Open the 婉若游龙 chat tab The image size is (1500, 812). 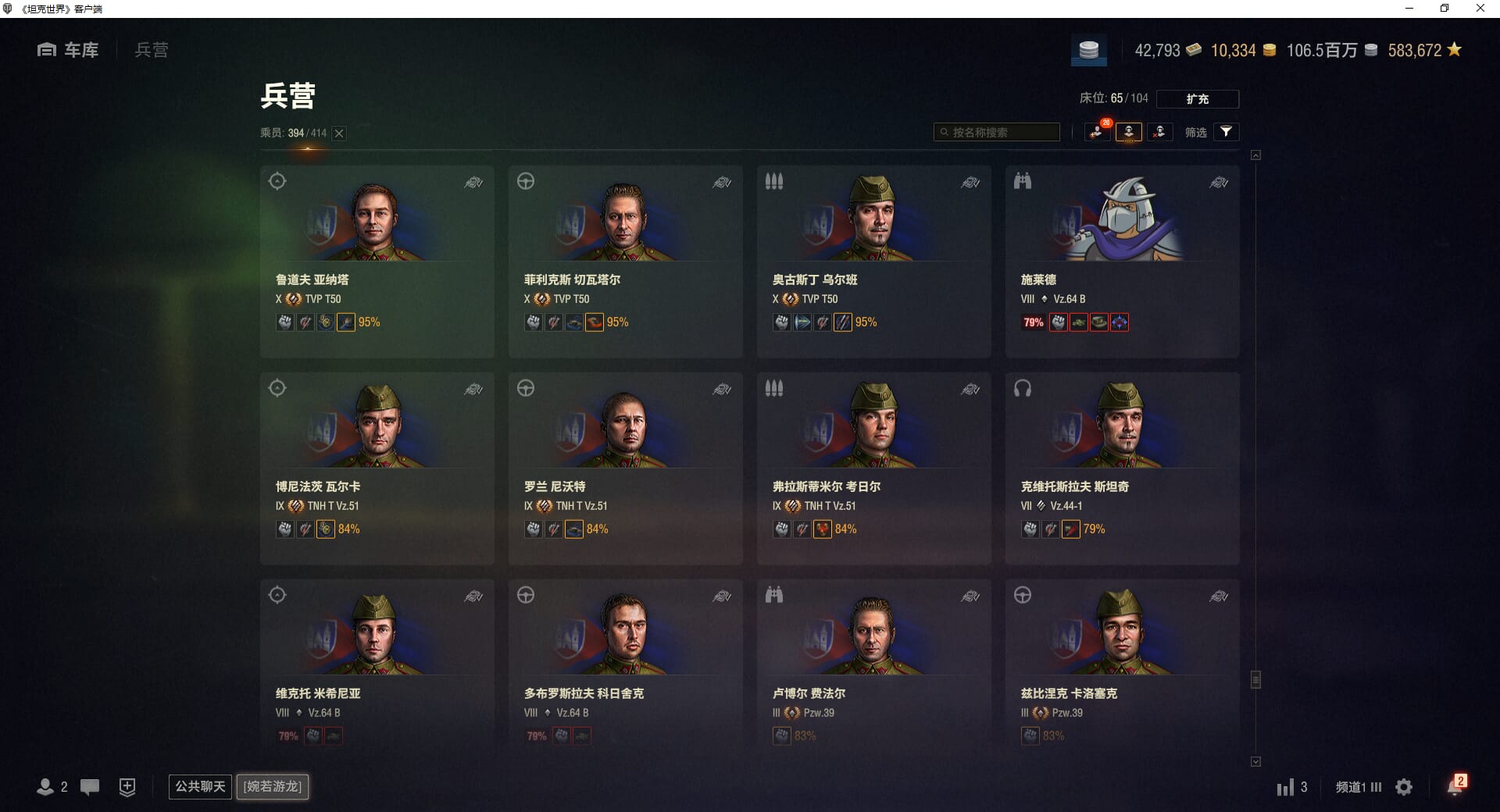pyautogui.click(x=273, y=786)
